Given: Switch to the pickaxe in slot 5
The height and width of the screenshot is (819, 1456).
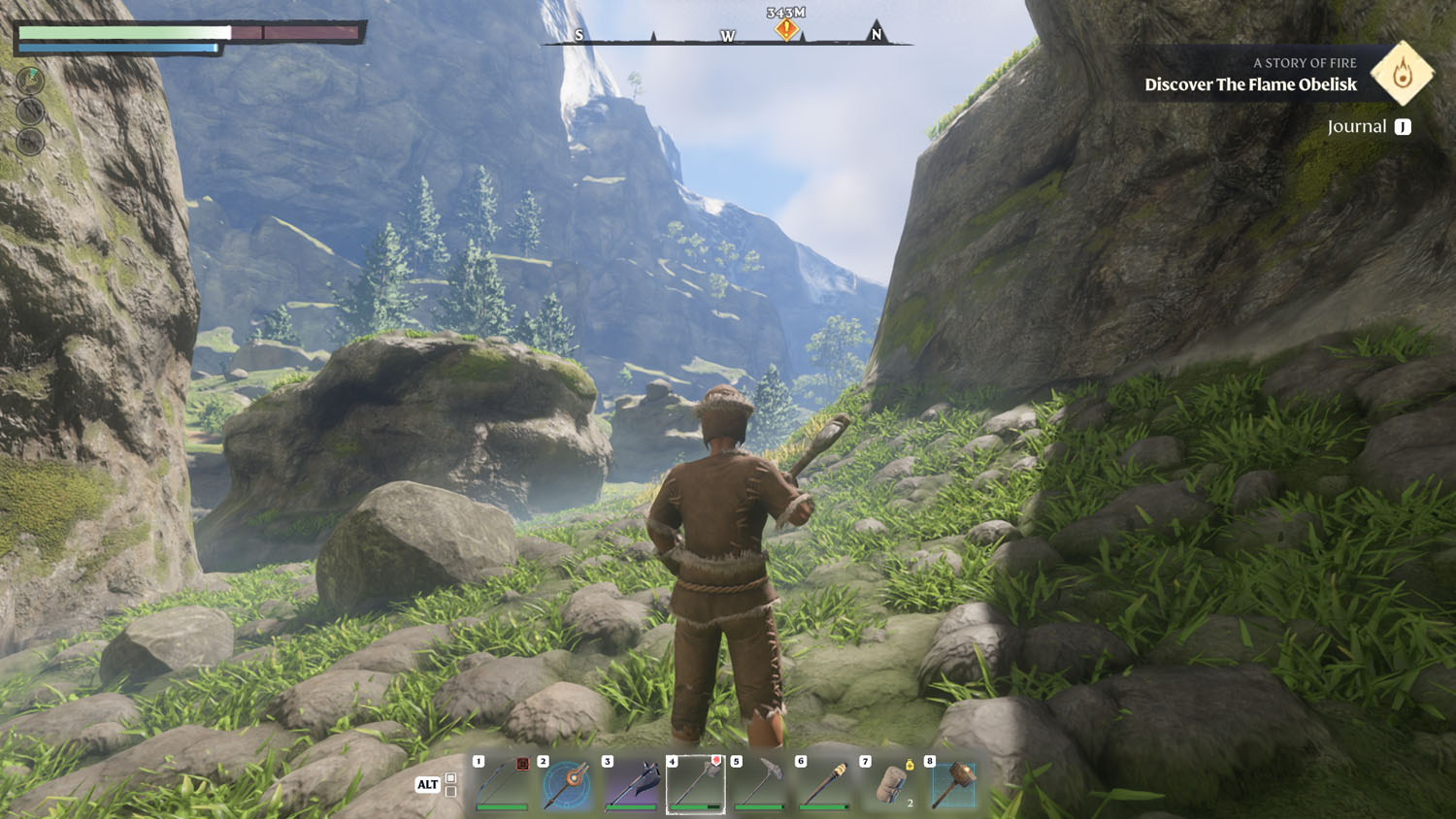Looking at the screenshot, I should pos(760,784).
